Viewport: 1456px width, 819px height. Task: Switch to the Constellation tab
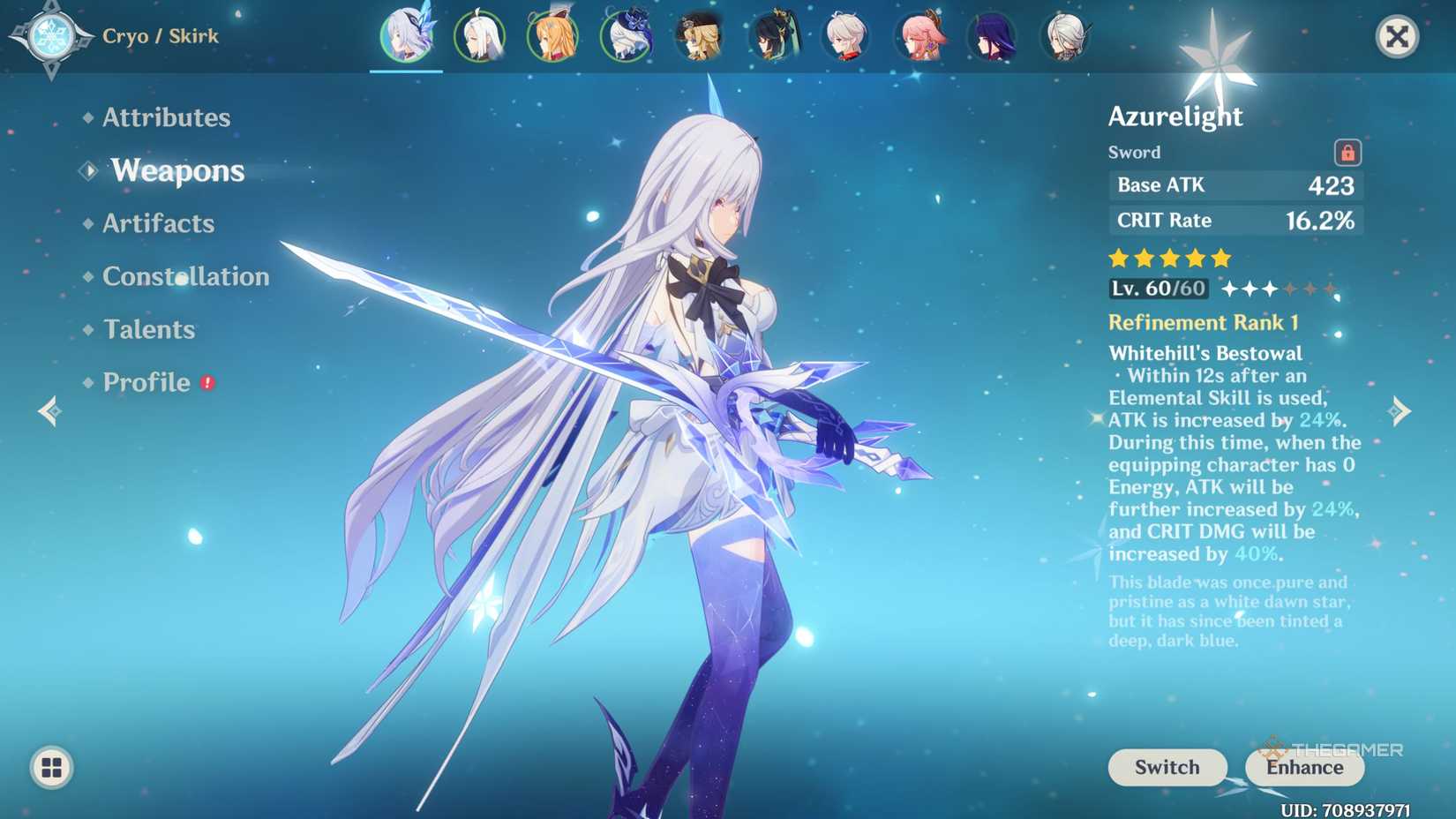coord(185,276)
